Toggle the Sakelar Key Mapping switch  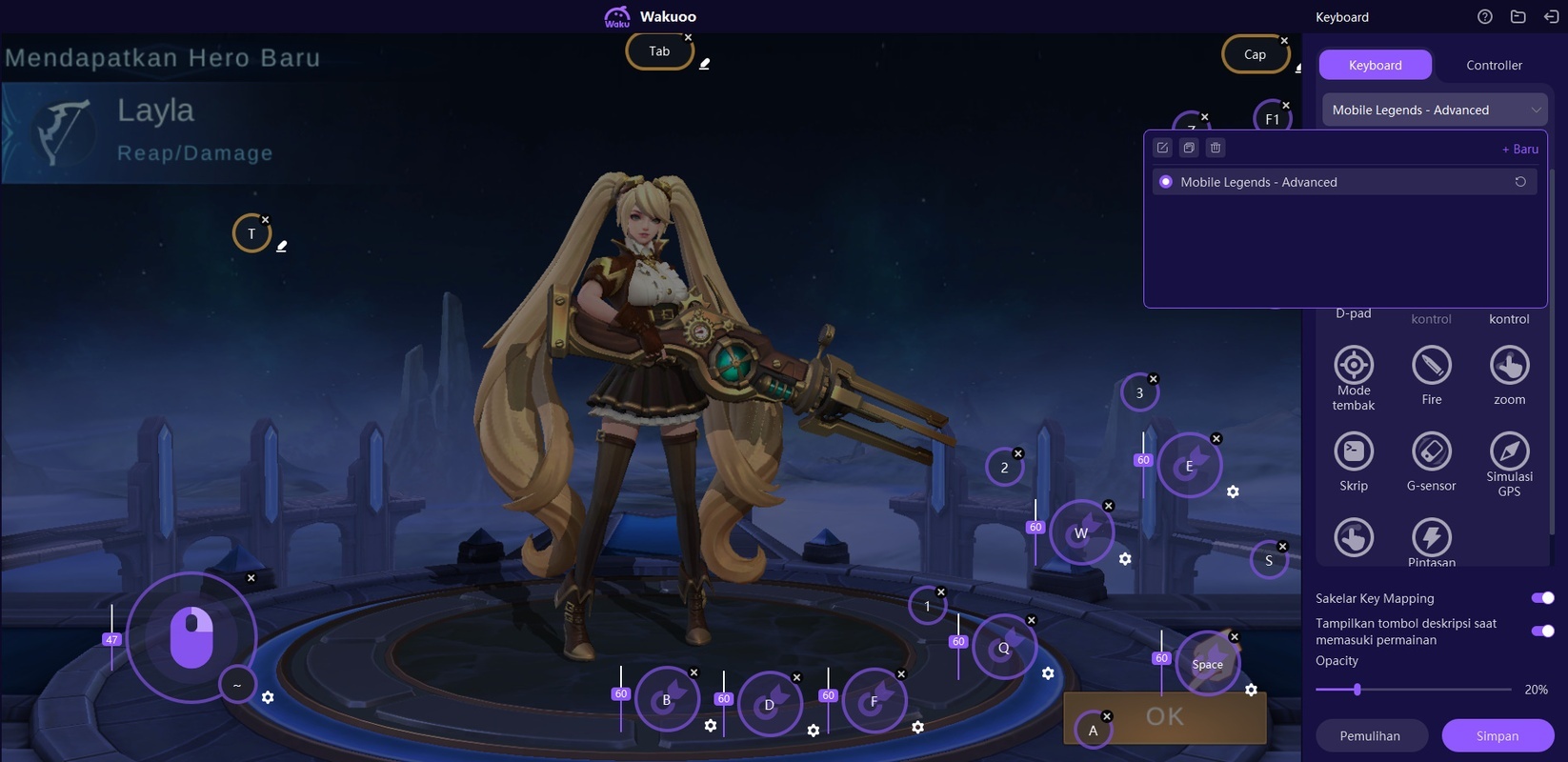coord(1542,598)
